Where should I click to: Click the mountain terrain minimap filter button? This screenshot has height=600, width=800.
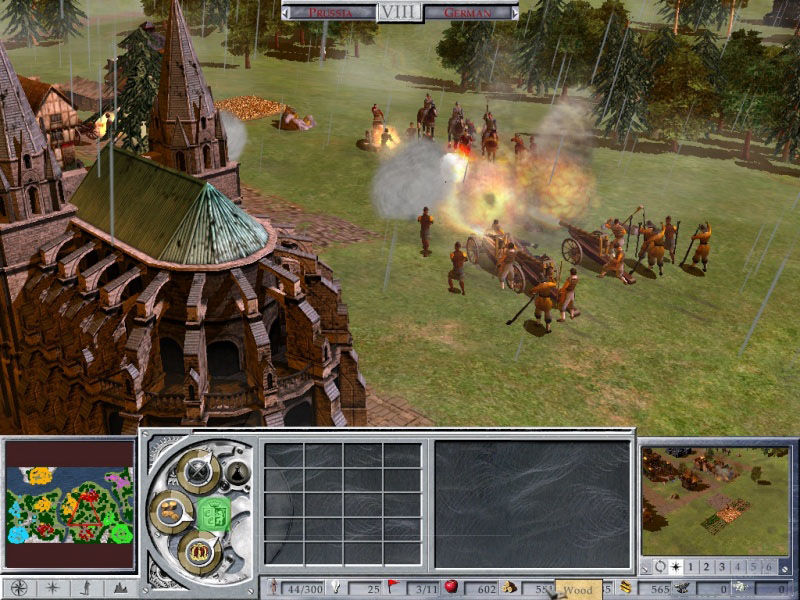pos(121,588)
